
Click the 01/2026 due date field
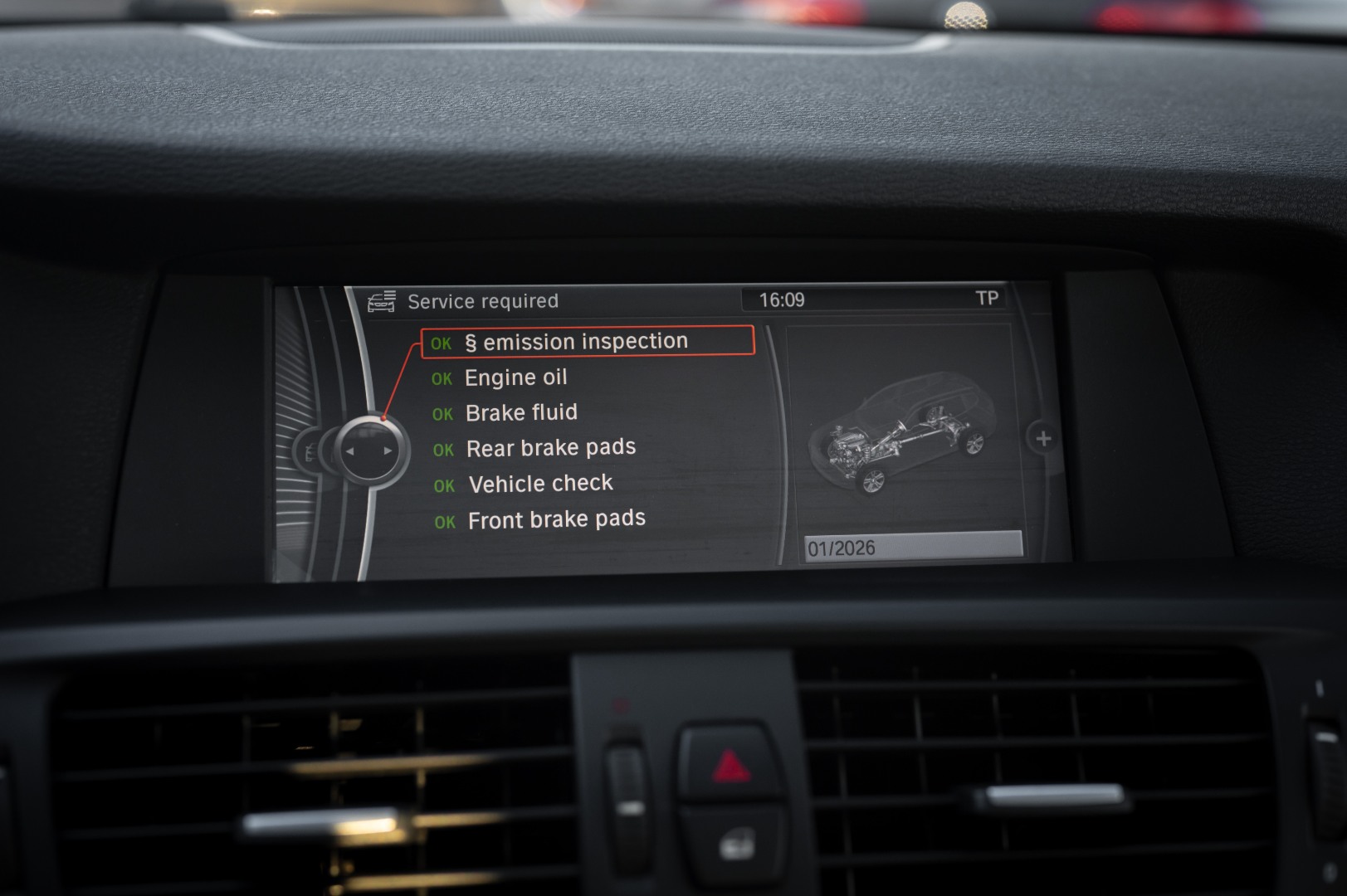tap(912, 547)
